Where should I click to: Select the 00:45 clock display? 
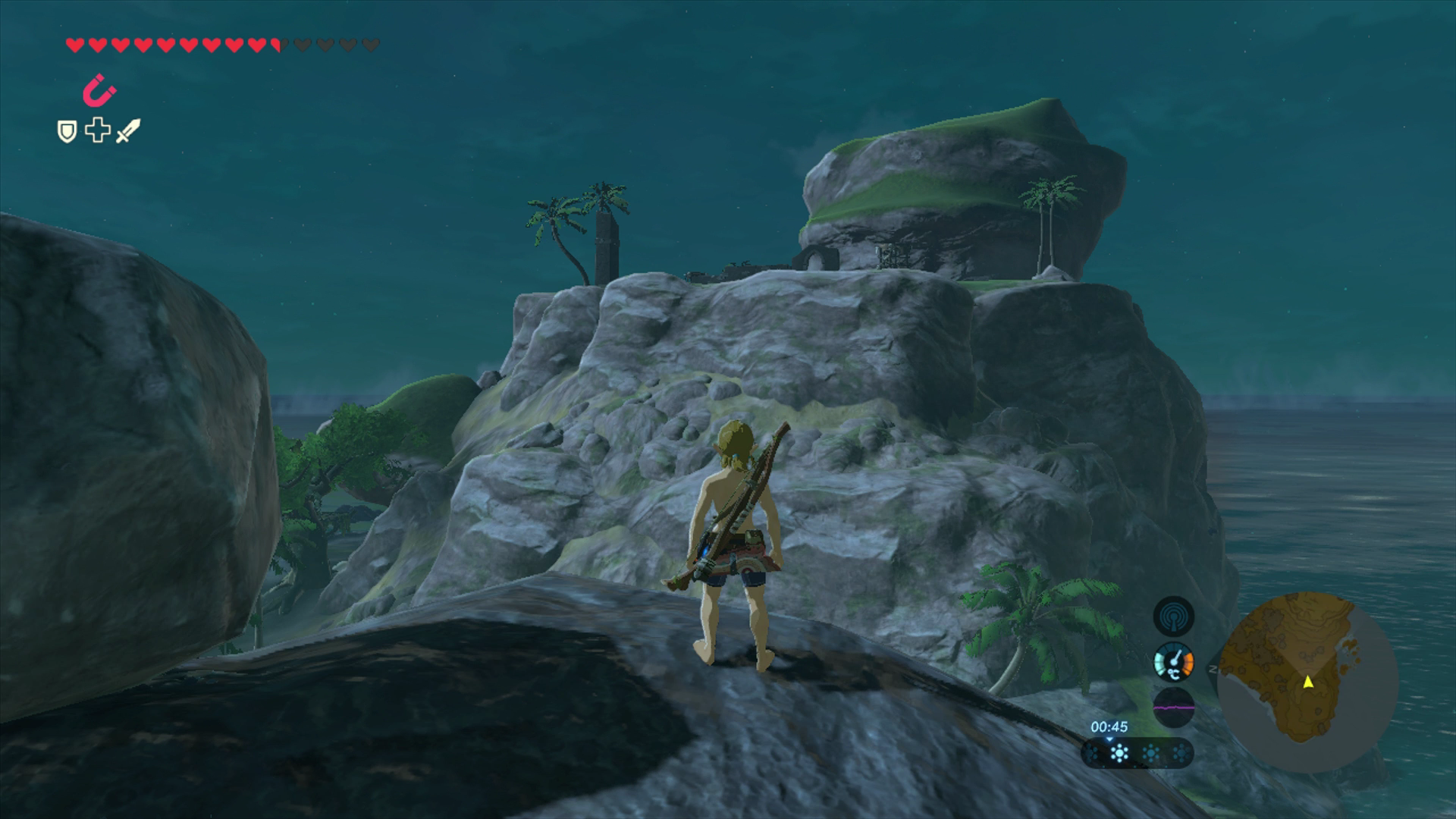[1109, 726]
